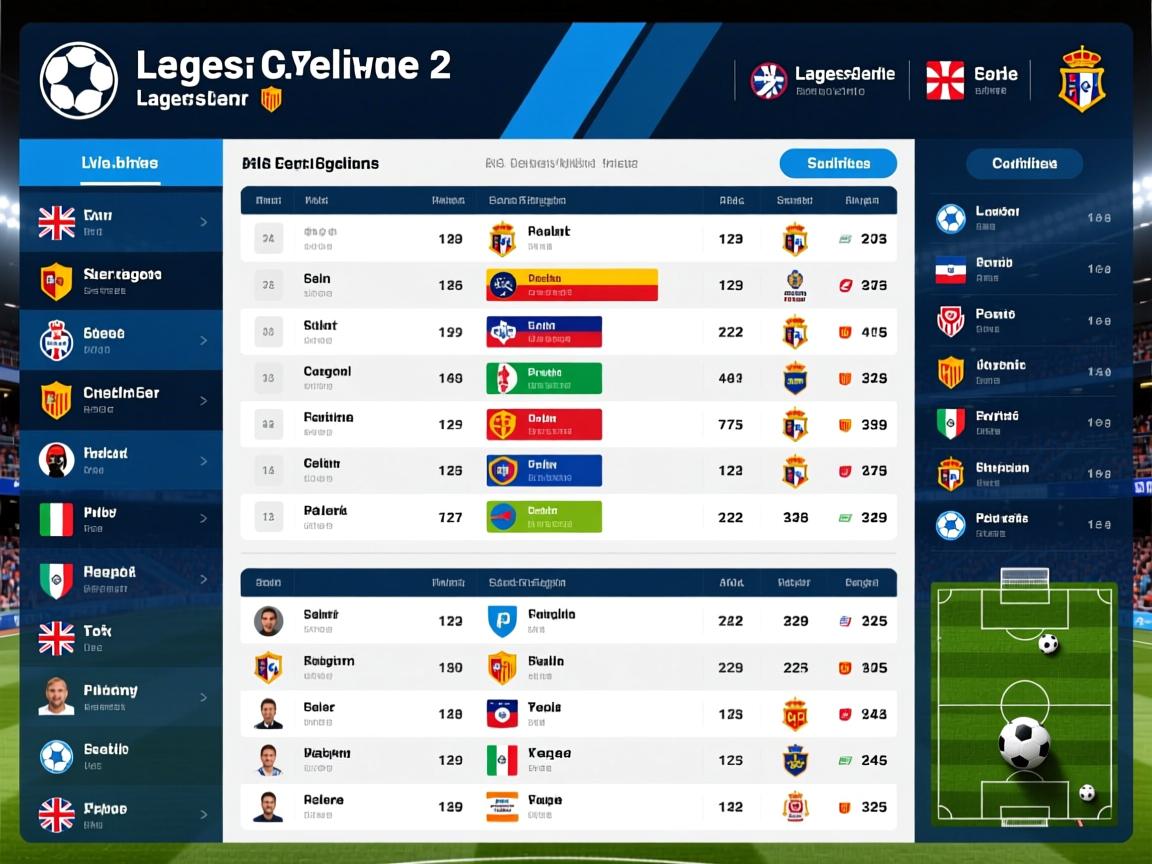Select the Heepot sidebar entry
This screenshot has height=864, width=1152.
121,579
